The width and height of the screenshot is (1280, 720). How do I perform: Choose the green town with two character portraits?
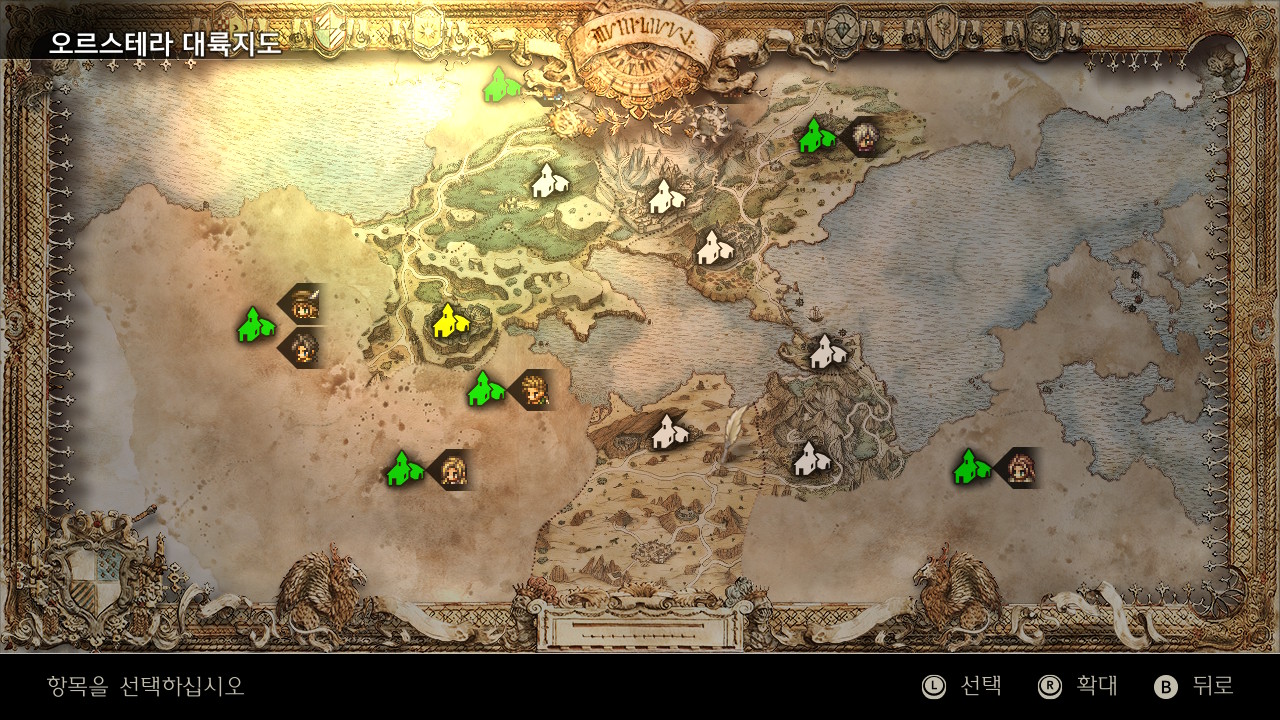[255, 325]
